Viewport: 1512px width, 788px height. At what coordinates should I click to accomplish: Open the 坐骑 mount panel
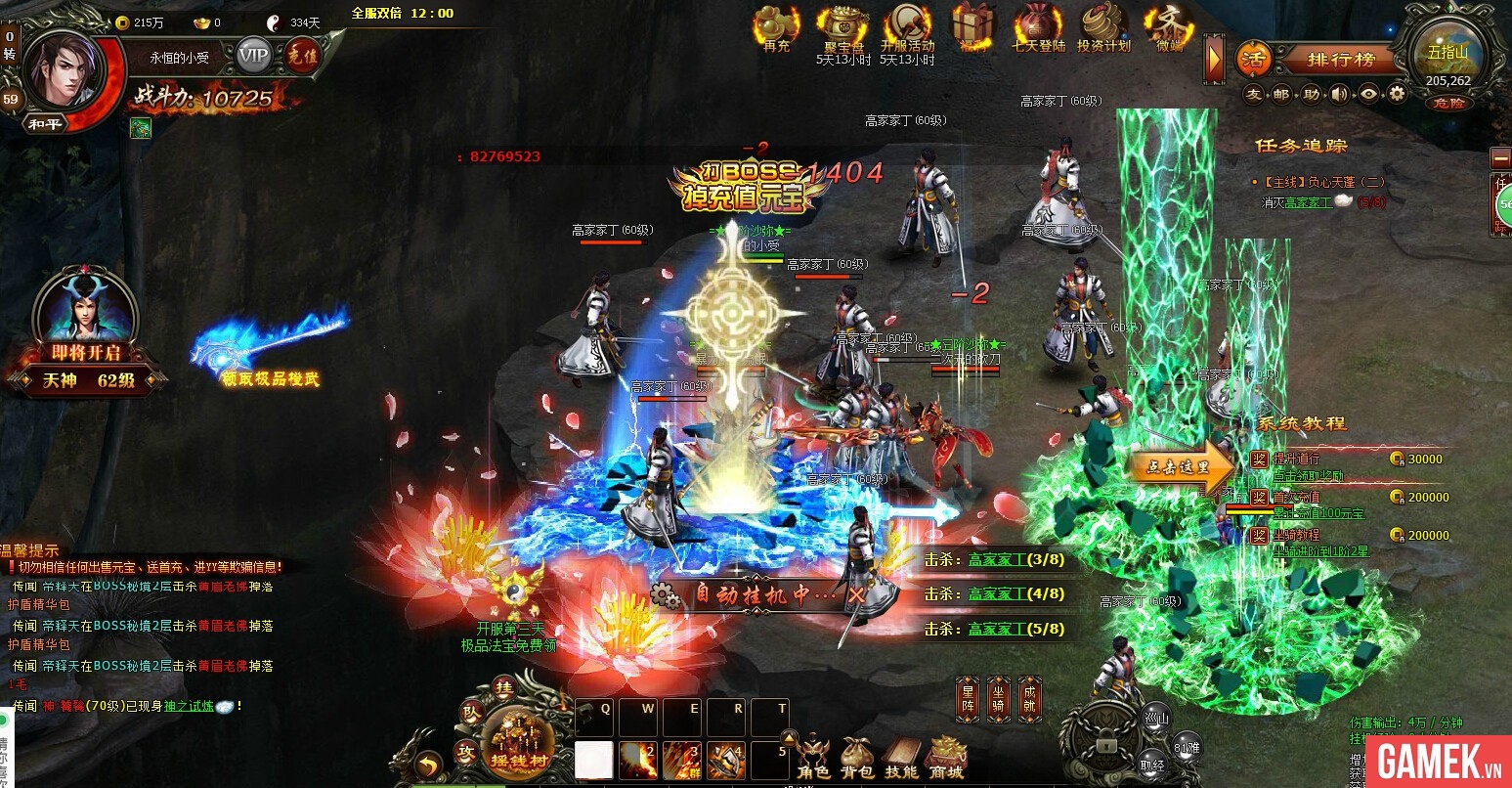[998, 698]
